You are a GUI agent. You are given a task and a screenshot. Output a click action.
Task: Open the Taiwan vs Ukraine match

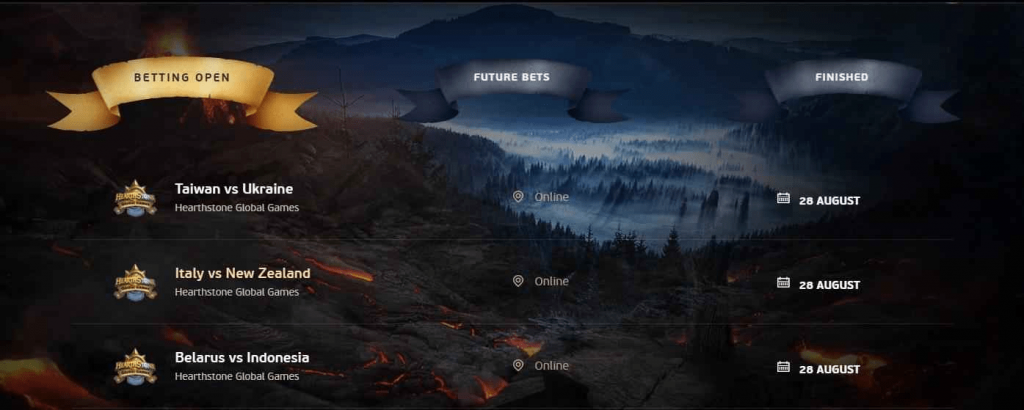[x=234, y=189]
